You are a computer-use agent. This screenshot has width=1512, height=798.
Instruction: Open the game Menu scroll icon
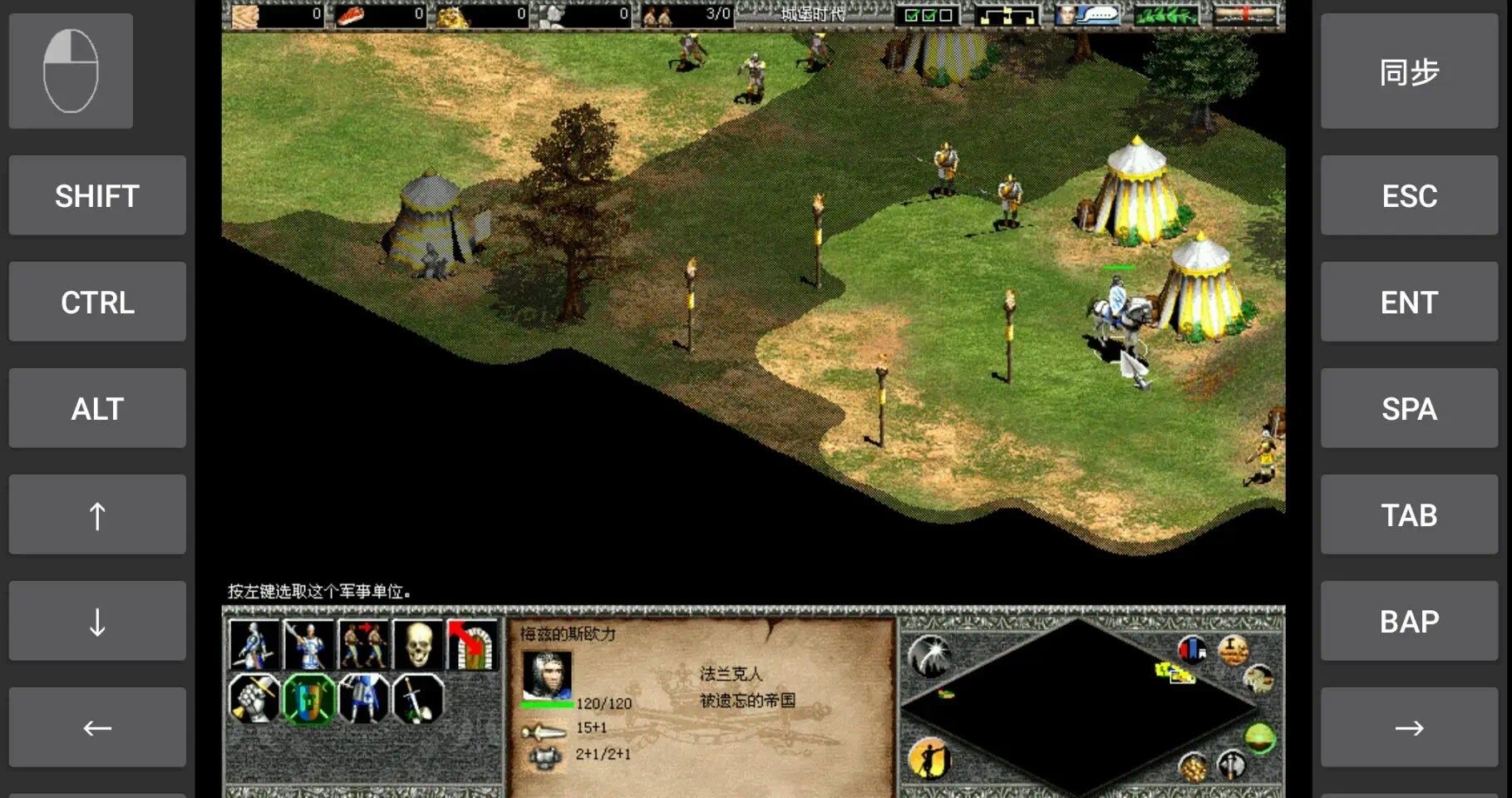1244,13
